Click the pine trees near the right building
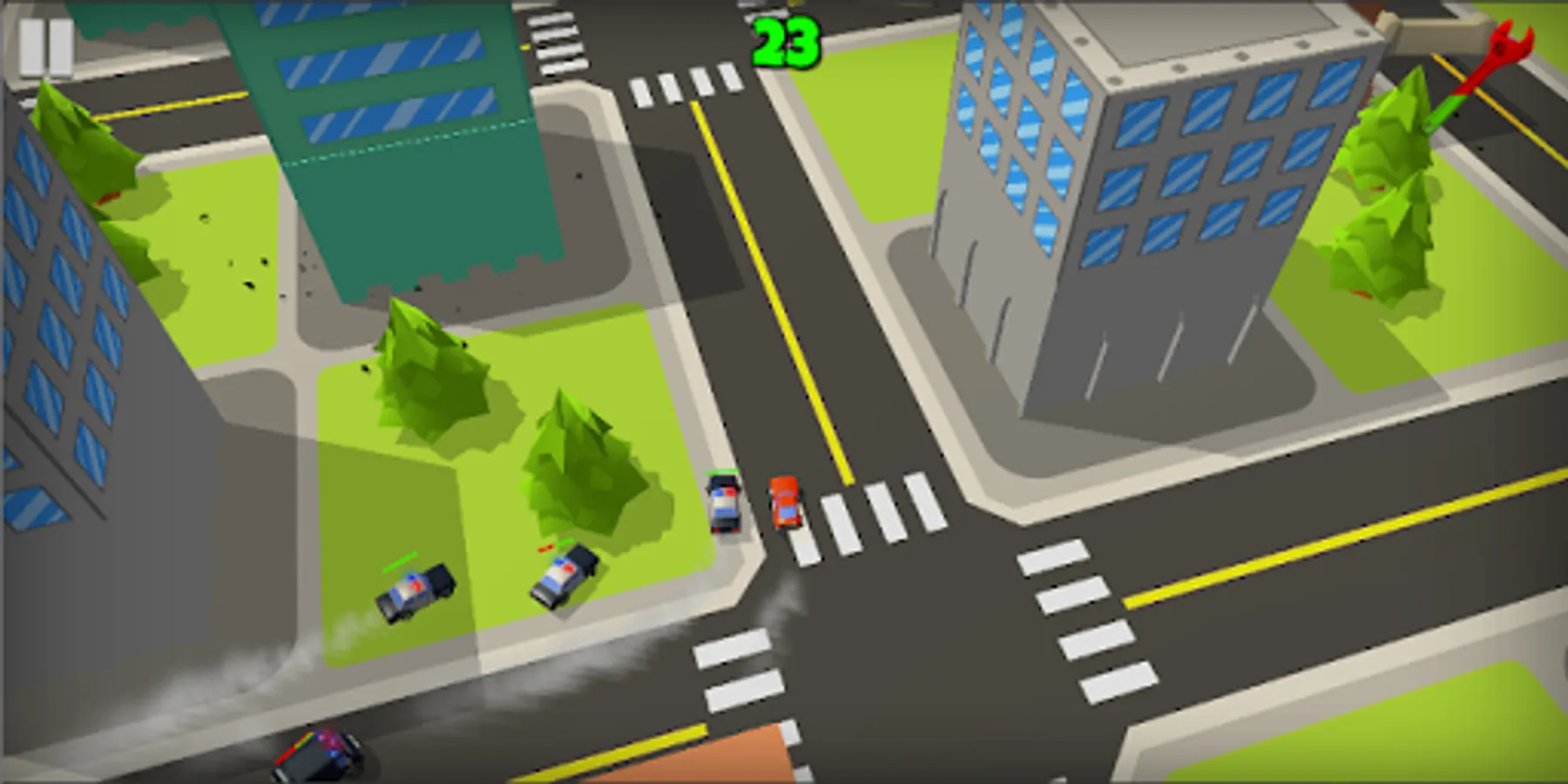The width and height of the screenshot is (1568, 784). click(x=1385, y=200)
